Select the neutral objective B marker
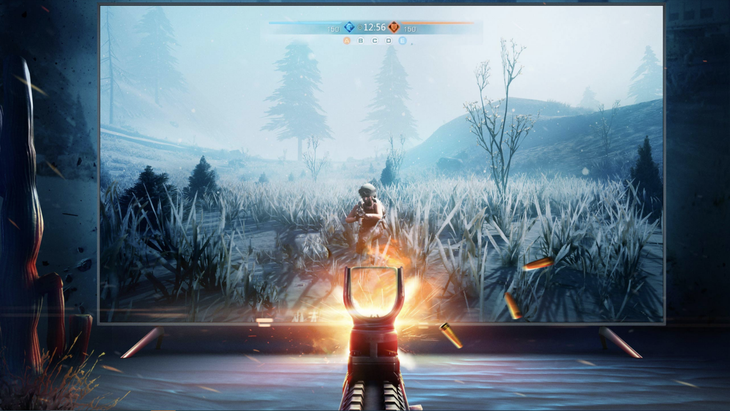Image resolution: width=730 pixels, height=411 pixels. click(x=361, y=41)
